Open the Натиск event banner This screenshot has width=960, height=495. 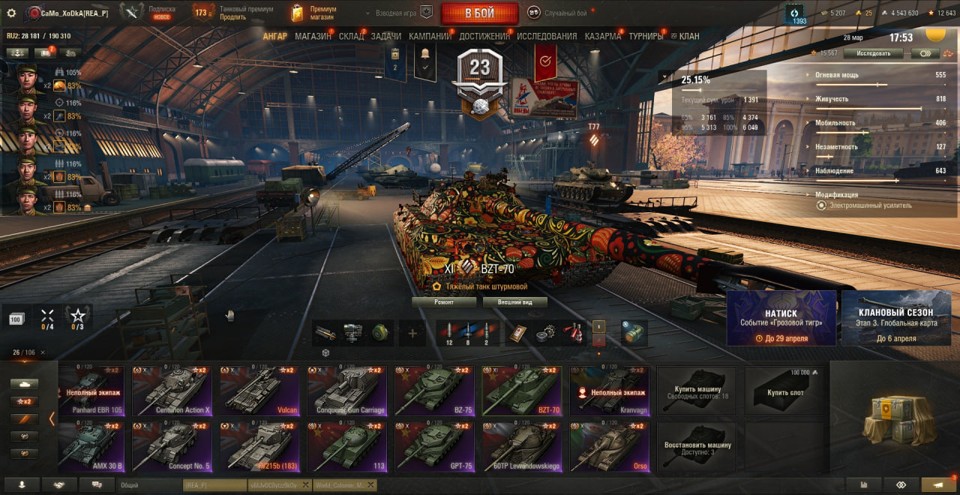781,318
